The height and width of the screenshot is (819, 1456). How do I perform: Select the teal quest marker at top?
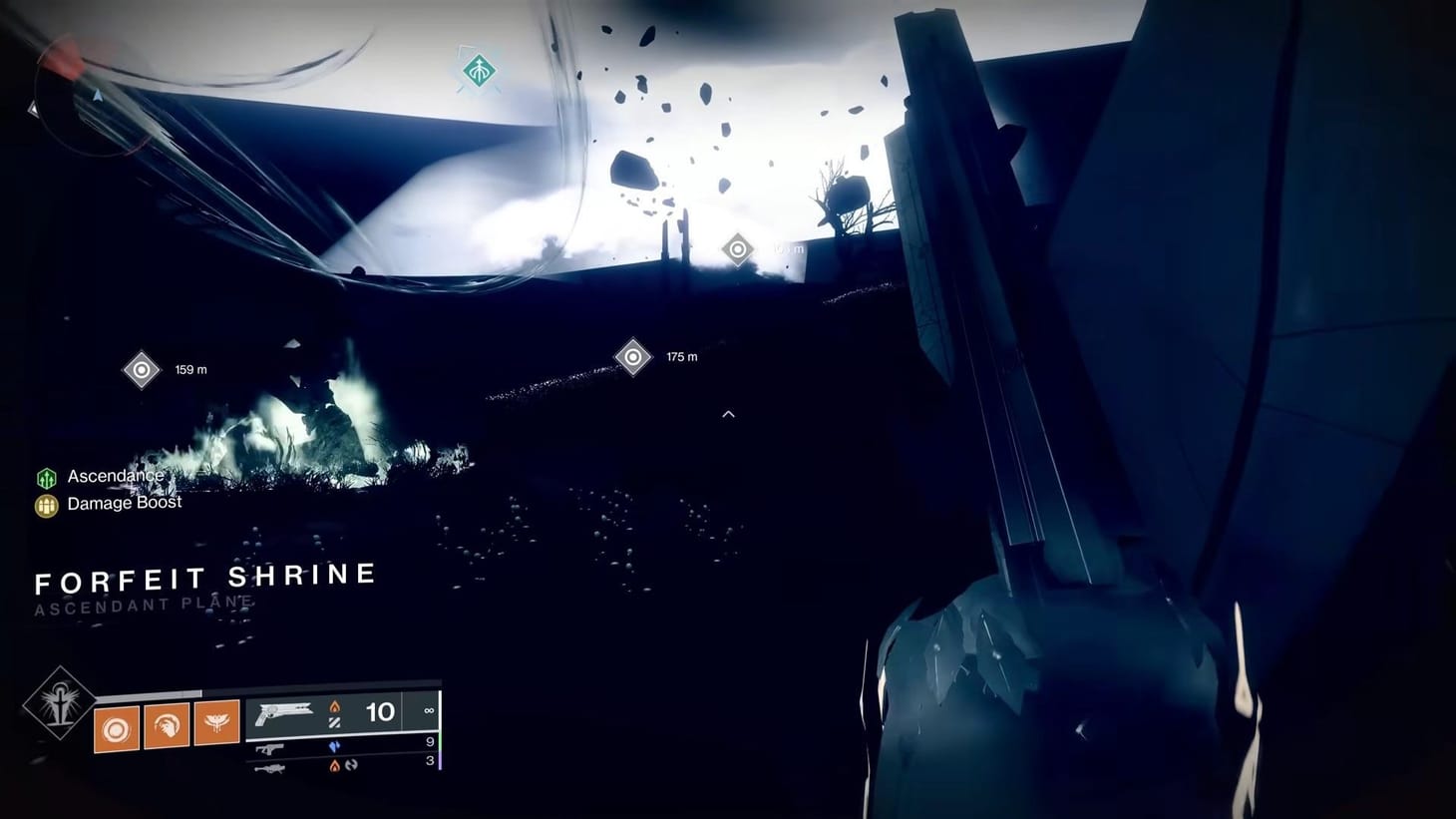(478, 71)
